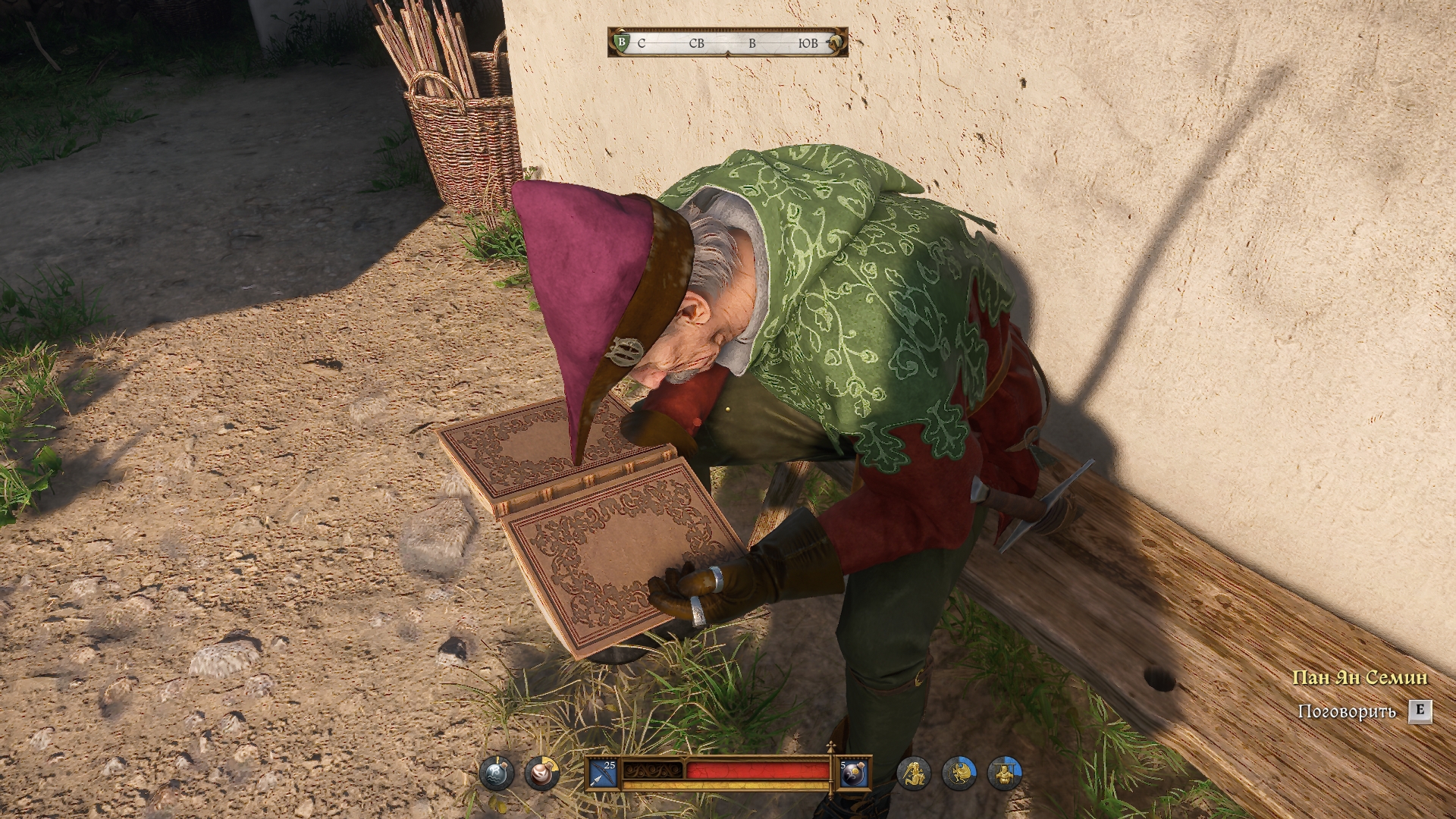Select the white potion buff icon
This screenshot has height=819, width=1456.
(x=541, y=774)
